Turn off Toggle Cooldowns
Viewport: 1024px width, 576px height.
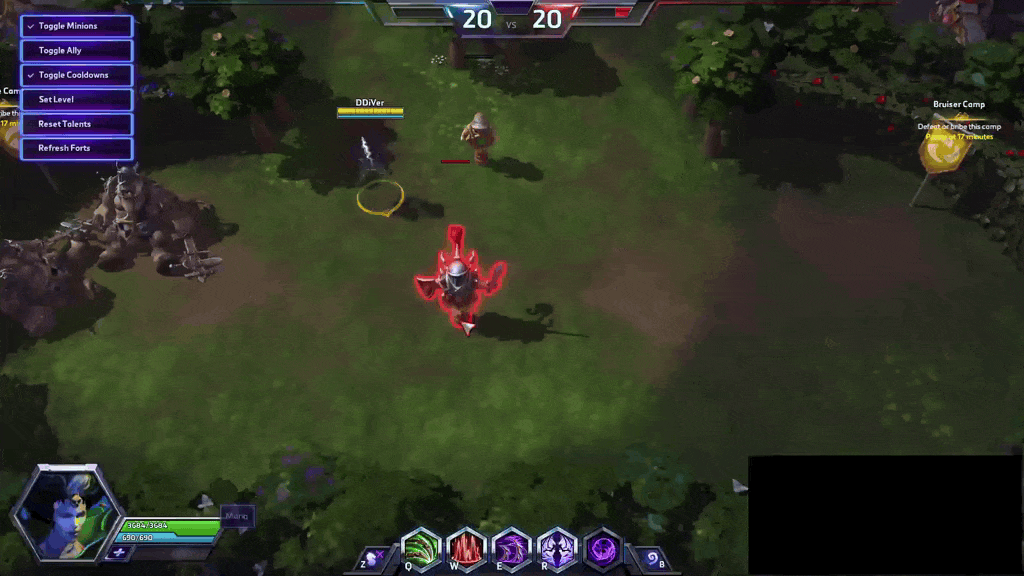click(x=76, y=75)
